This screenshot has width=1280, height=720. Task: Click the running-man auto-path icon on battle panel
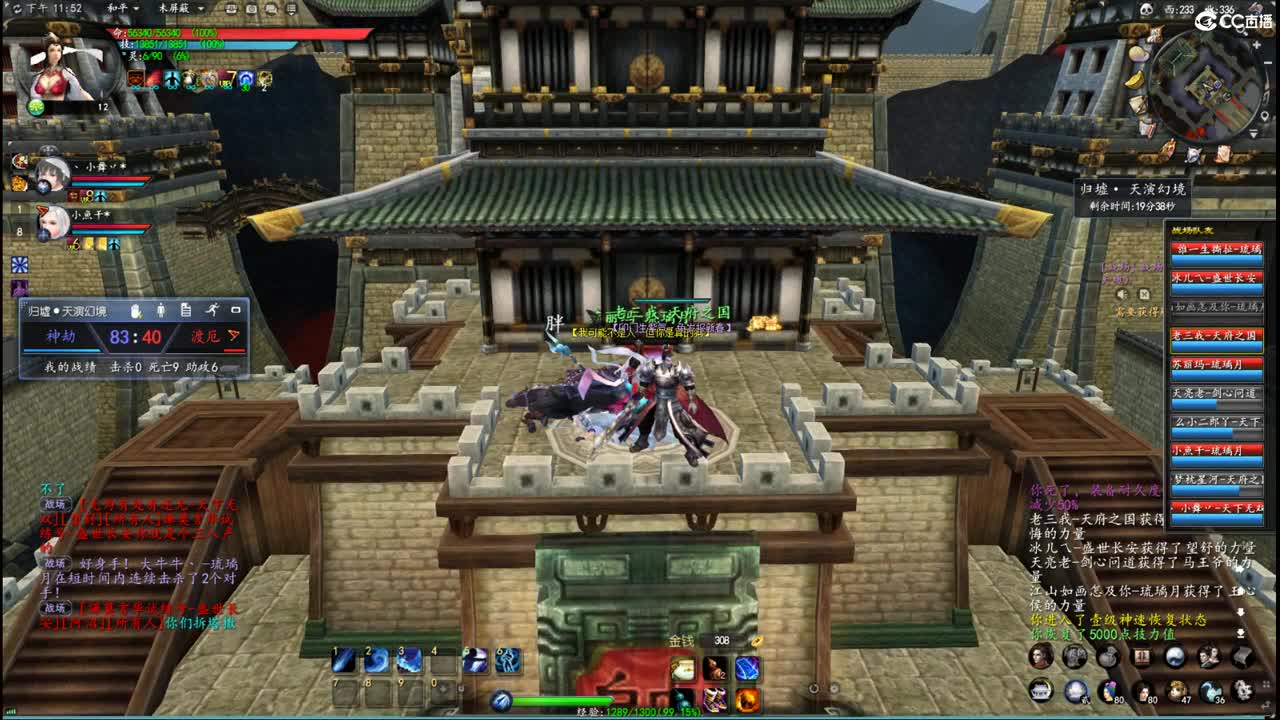click(212, 311)
